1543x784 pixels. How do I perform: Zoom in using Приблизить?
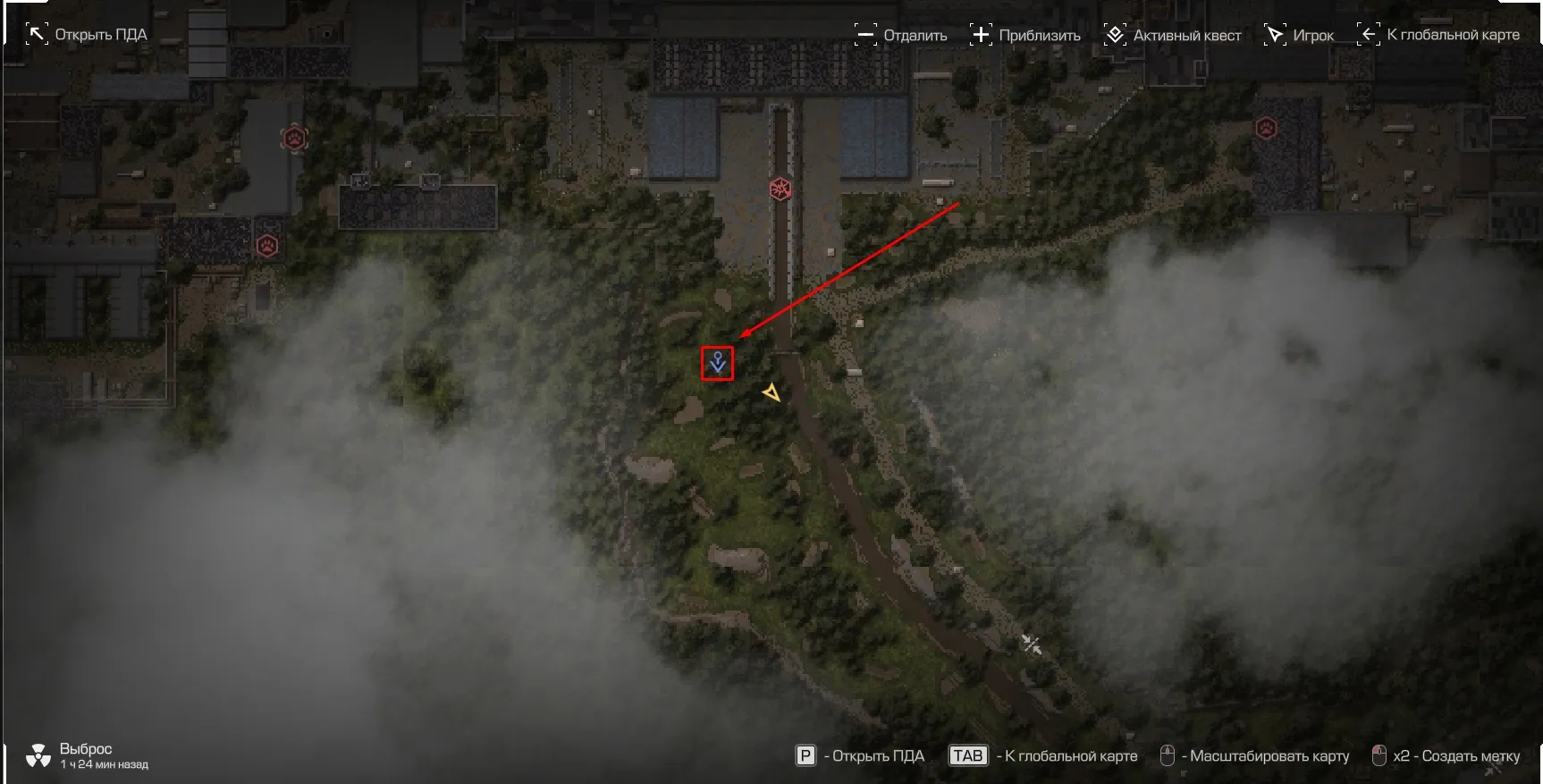click(x=1025, y=35)
